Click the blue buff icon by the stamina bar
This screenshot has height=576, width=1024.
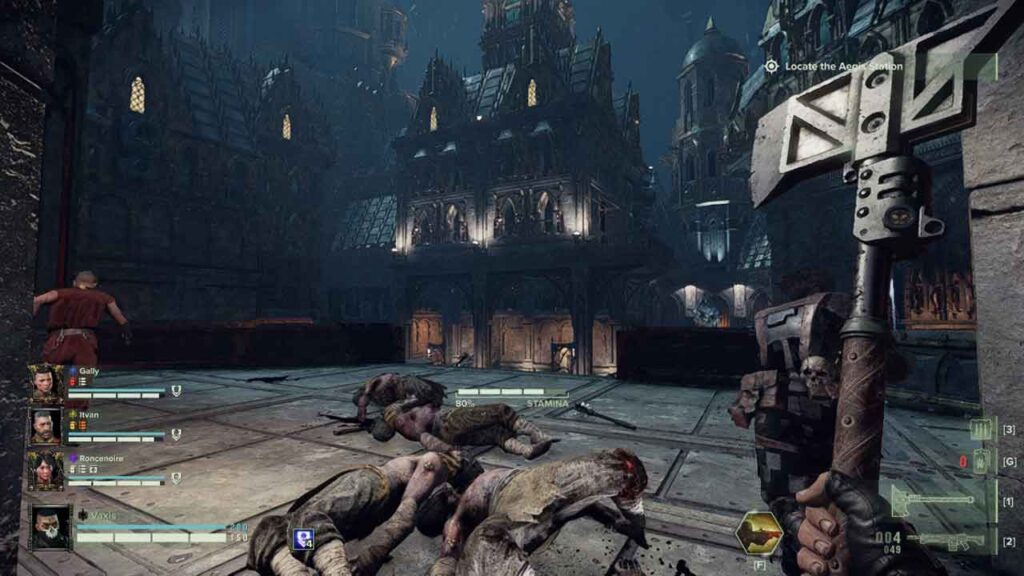[303, 539]
